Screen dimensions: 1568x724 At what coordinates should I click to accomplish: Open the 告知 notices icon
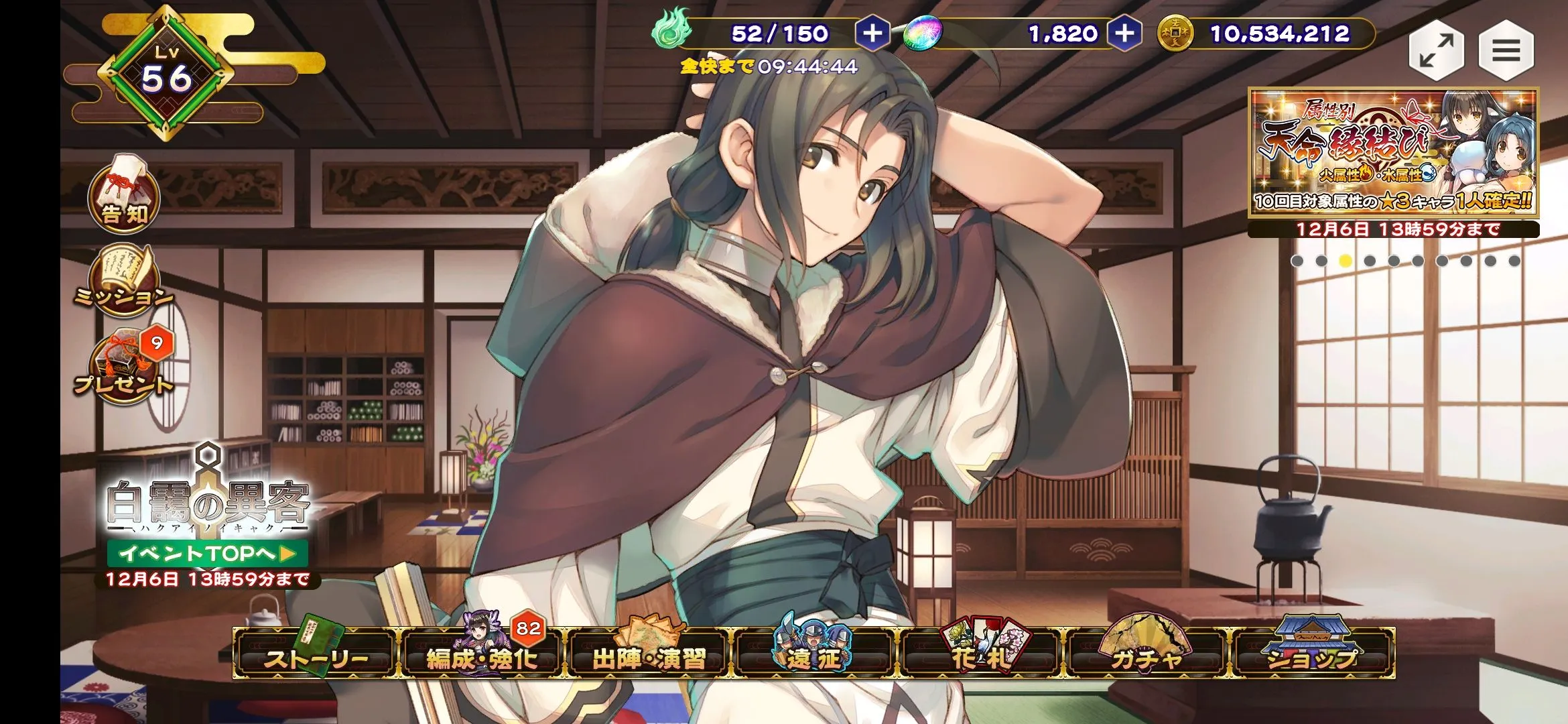click(124, 196)
